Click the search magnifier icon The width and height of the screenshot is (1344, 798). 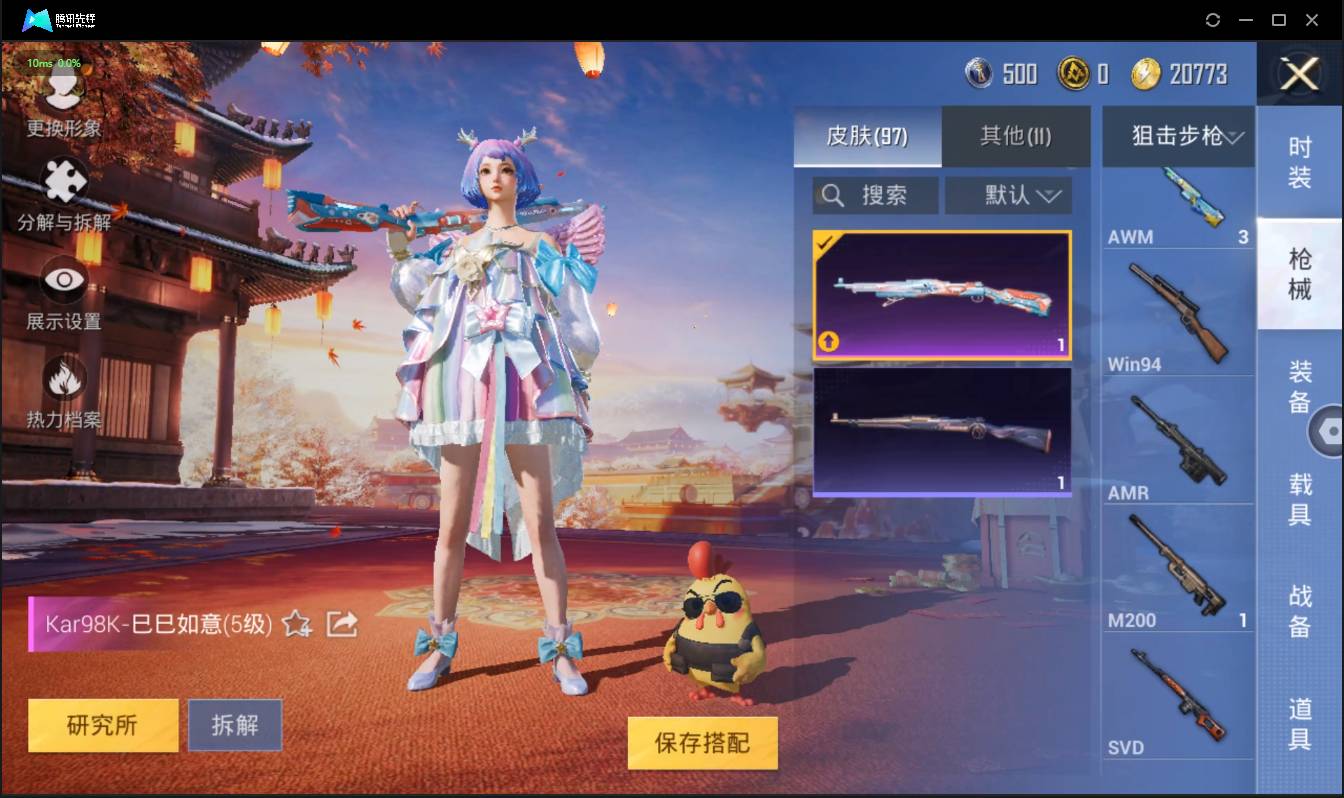(832, 195)
